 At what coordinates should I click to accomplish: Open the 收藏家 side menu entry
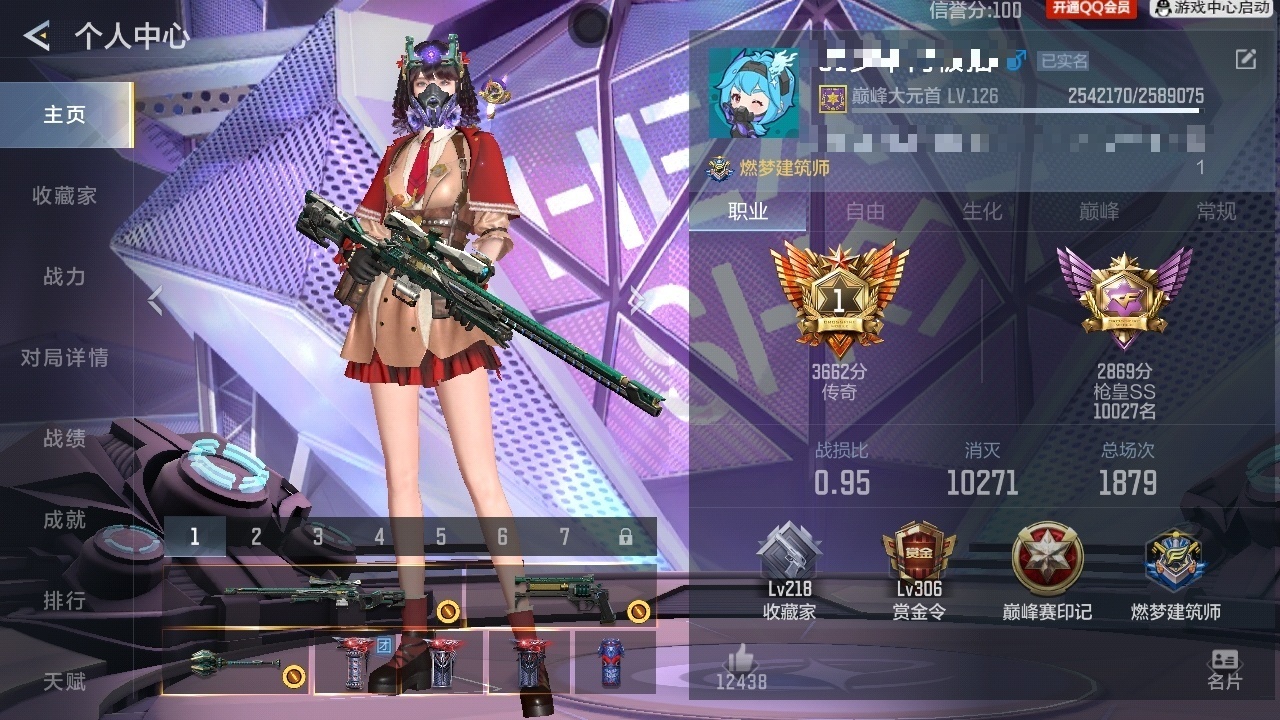coord(65,196)
